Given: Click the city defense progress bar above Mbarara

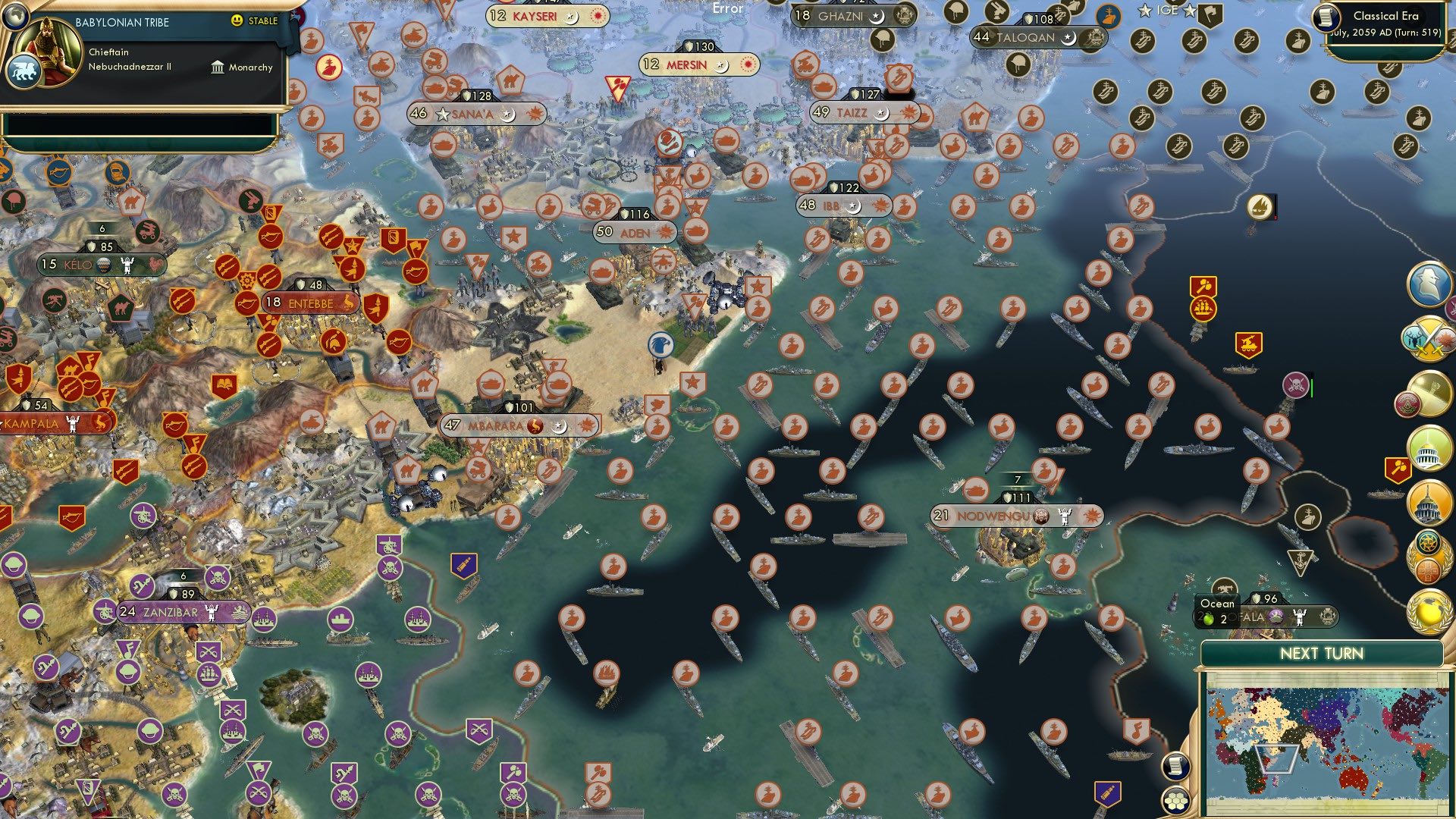Looking at the screenshot, I should click(x=519, y=407).
